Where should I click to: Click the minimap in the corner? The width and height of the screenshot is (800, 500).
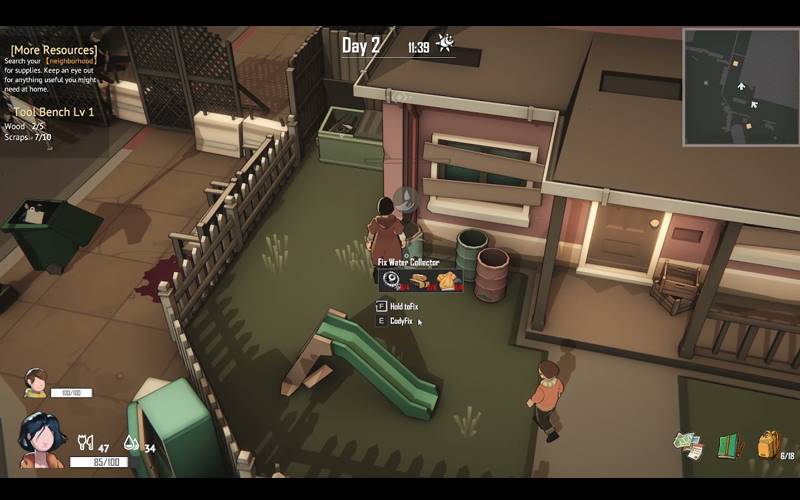coord(740,86)
